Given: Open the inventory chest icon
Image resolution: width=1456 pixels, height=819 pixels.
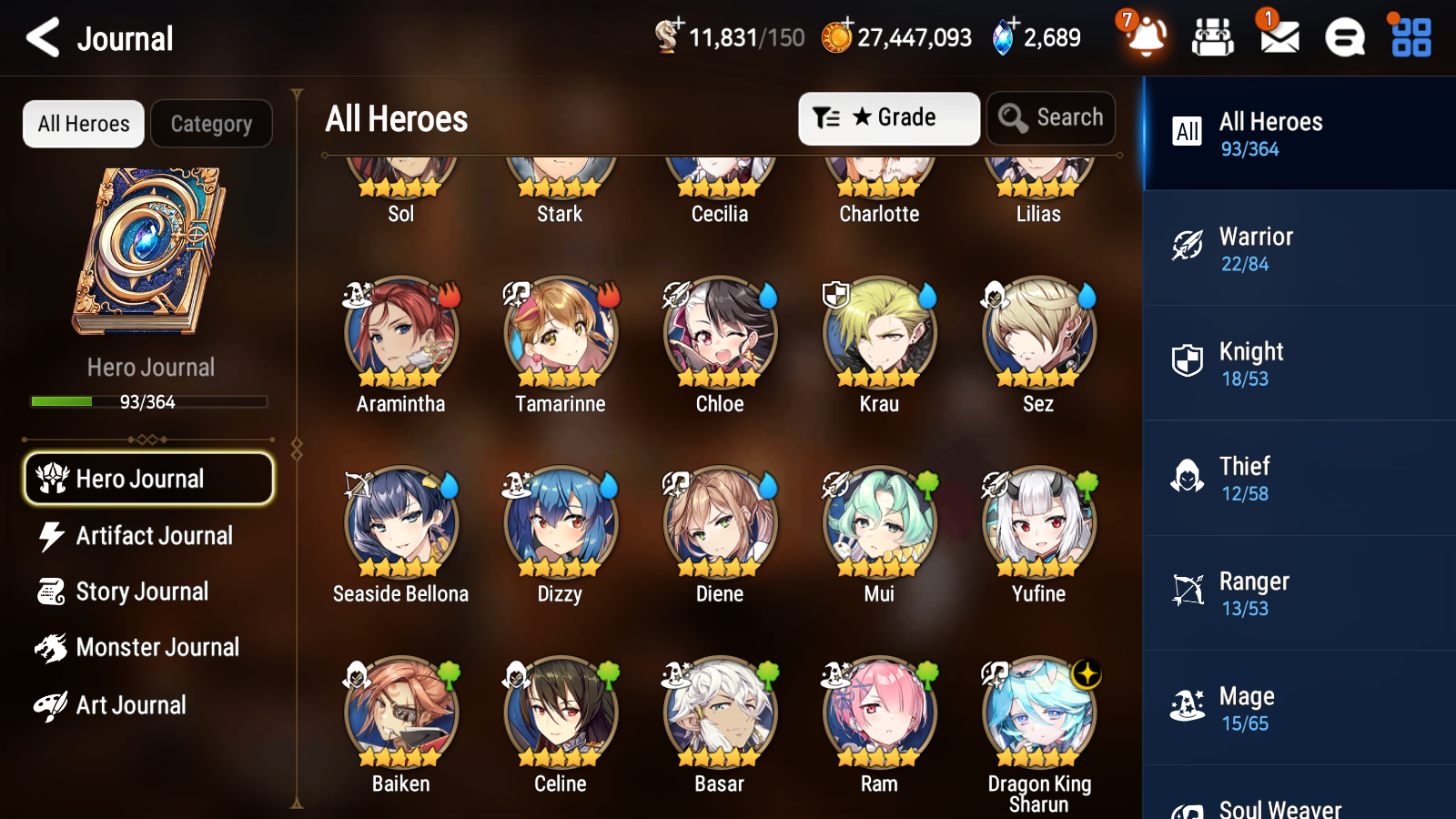Looking at the screenshot, I should tap(1213, 37).
